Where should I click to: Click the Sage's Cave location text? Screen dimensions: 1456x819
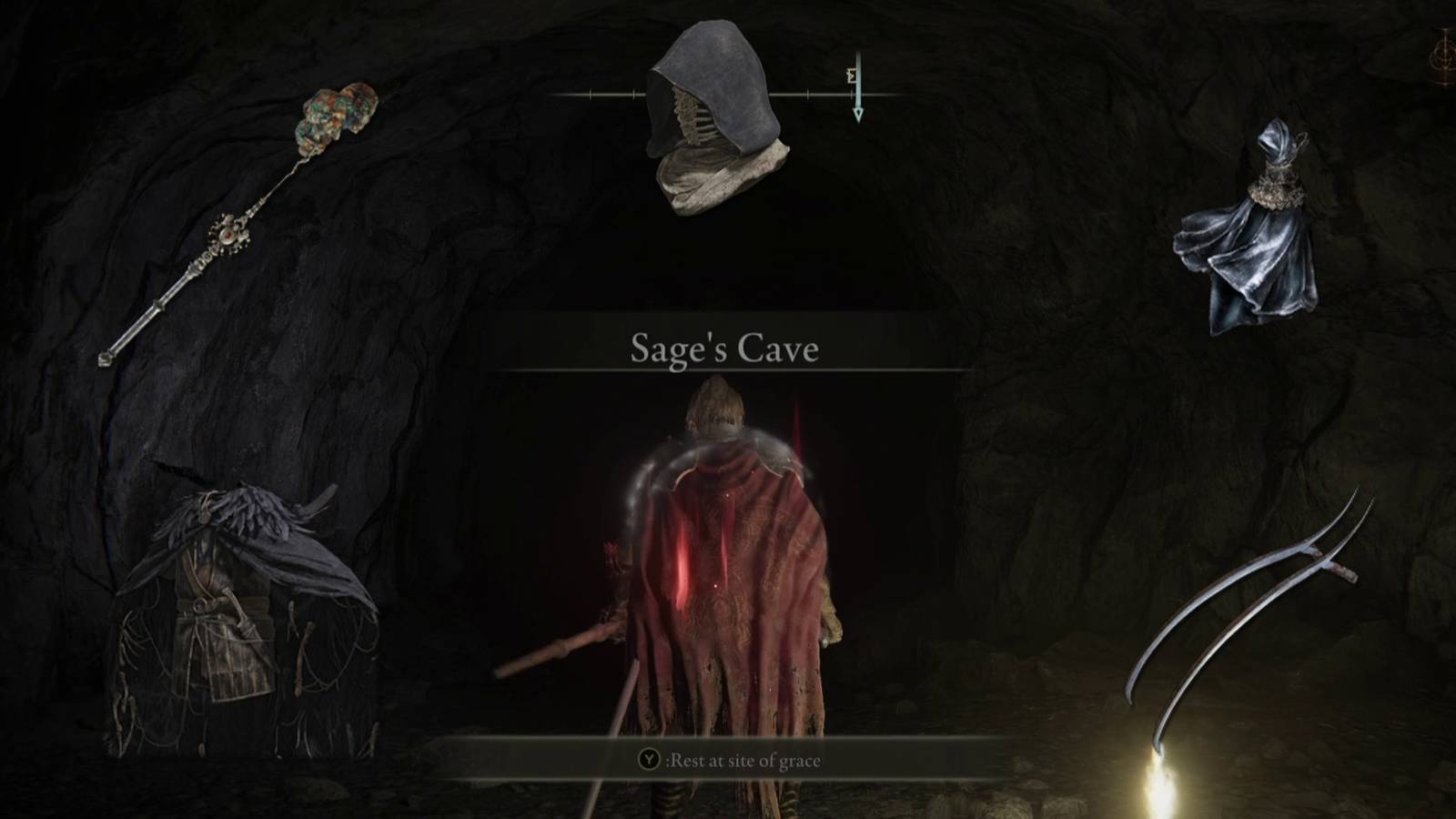(x=725, y=348)
